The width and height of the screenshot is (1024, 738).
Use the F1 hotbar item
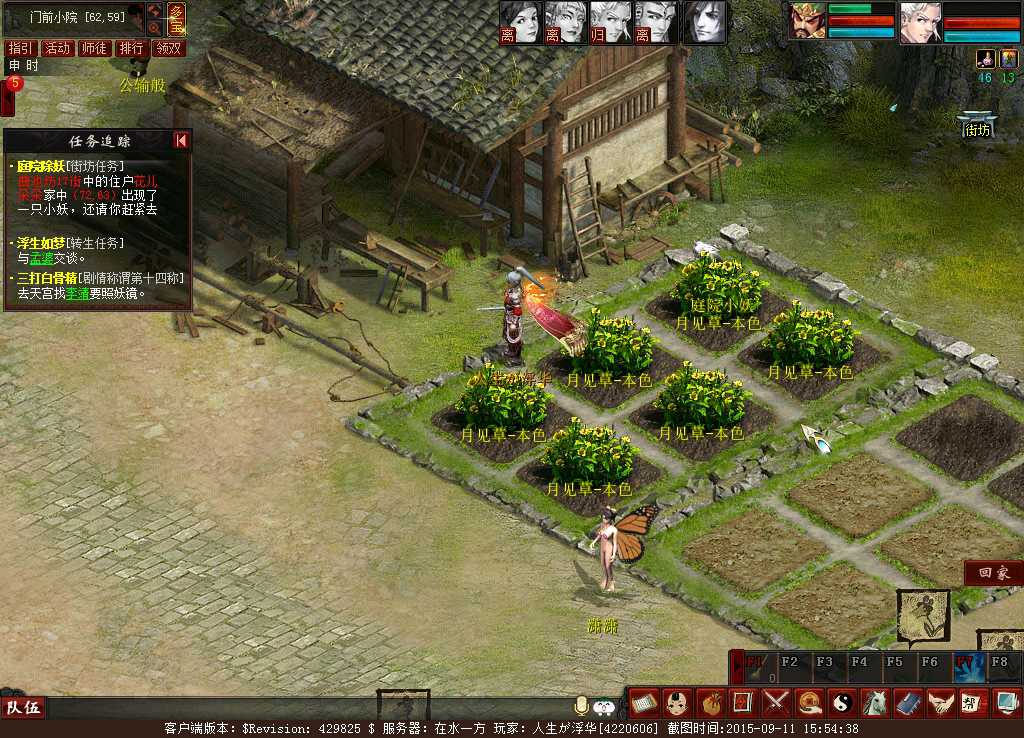755,667
